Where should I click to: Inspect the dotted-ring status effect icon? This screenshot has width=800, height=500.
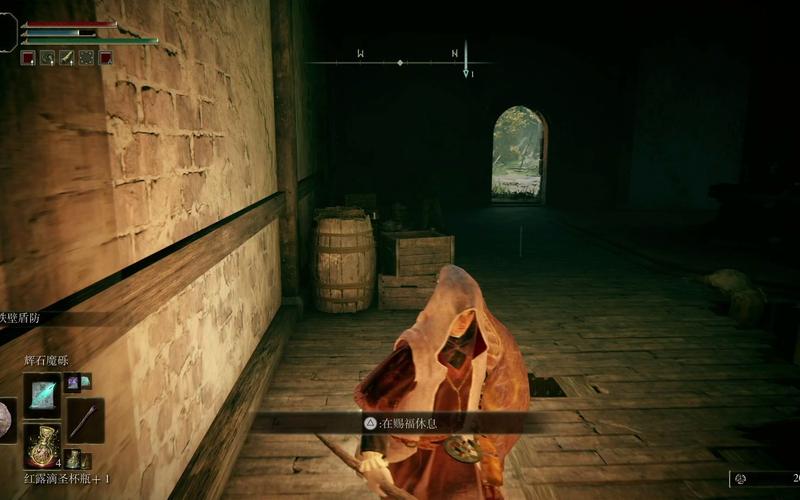coord(86,58)
